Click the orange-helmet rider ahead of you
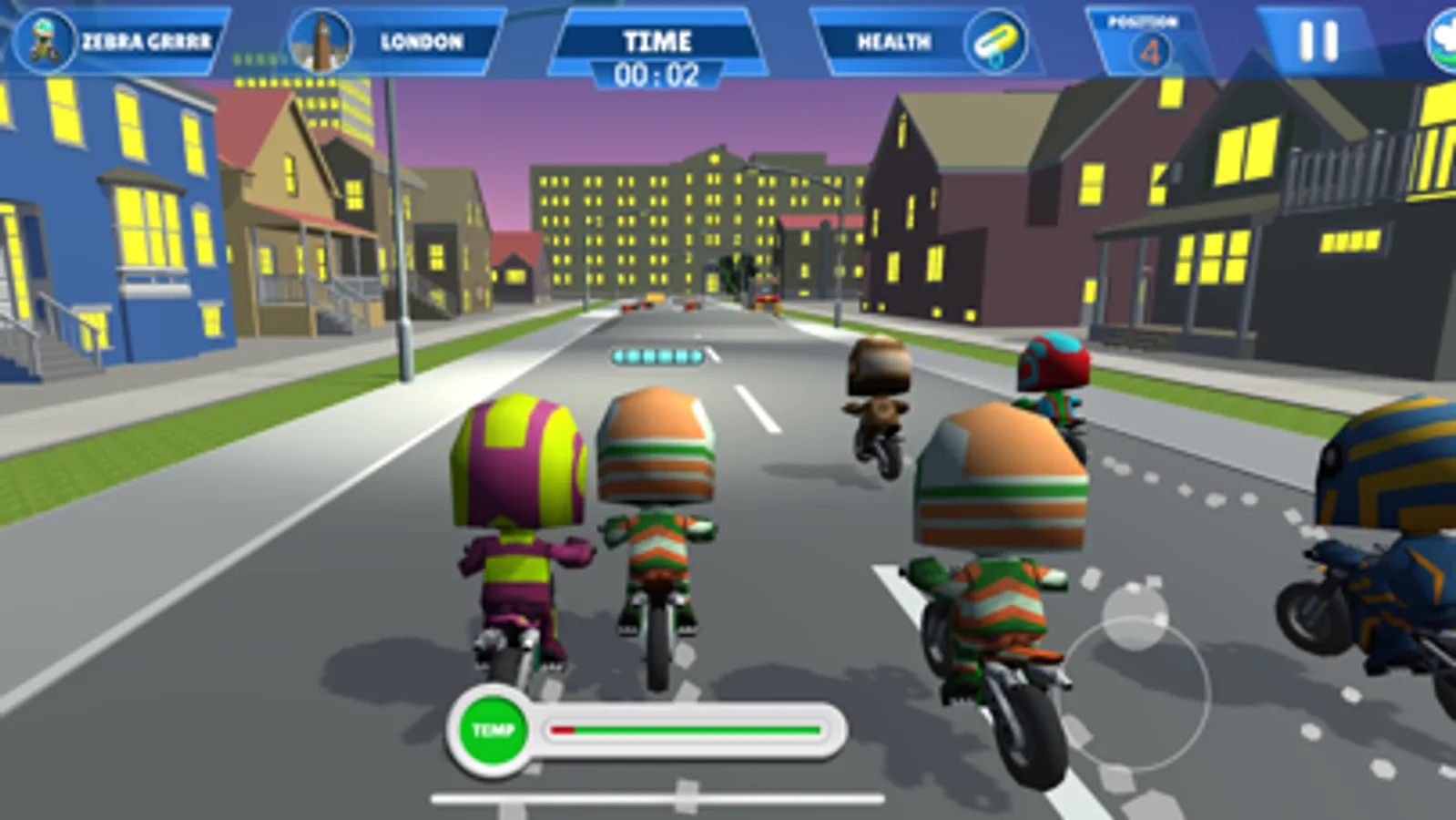This screenshot has height=820, width=1456. point(660,492)
